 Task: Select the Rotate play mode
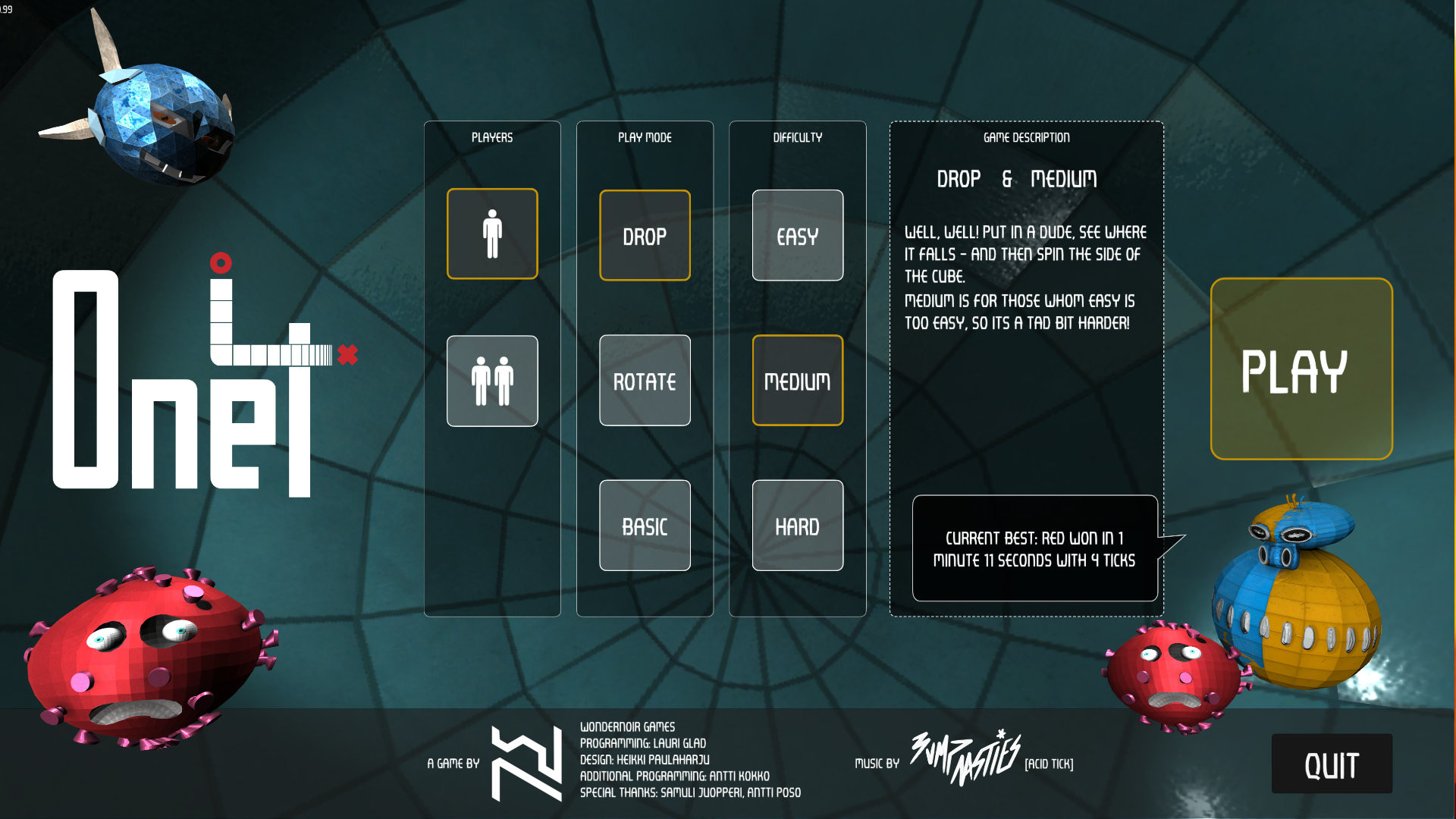pos(644,380)
